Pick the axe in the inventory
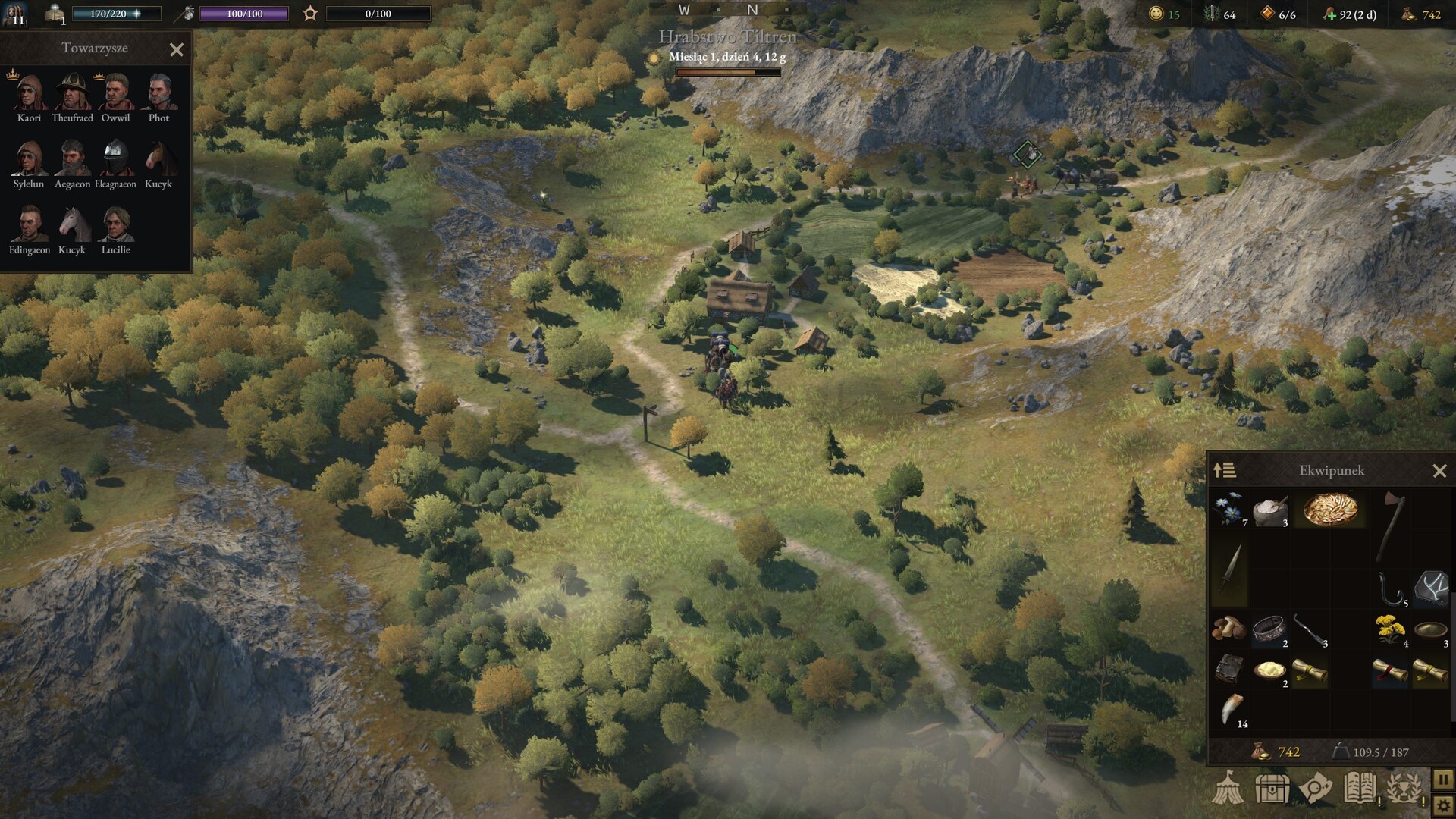The height and width of the screenshot is (819, 1456). (1391, 526)
